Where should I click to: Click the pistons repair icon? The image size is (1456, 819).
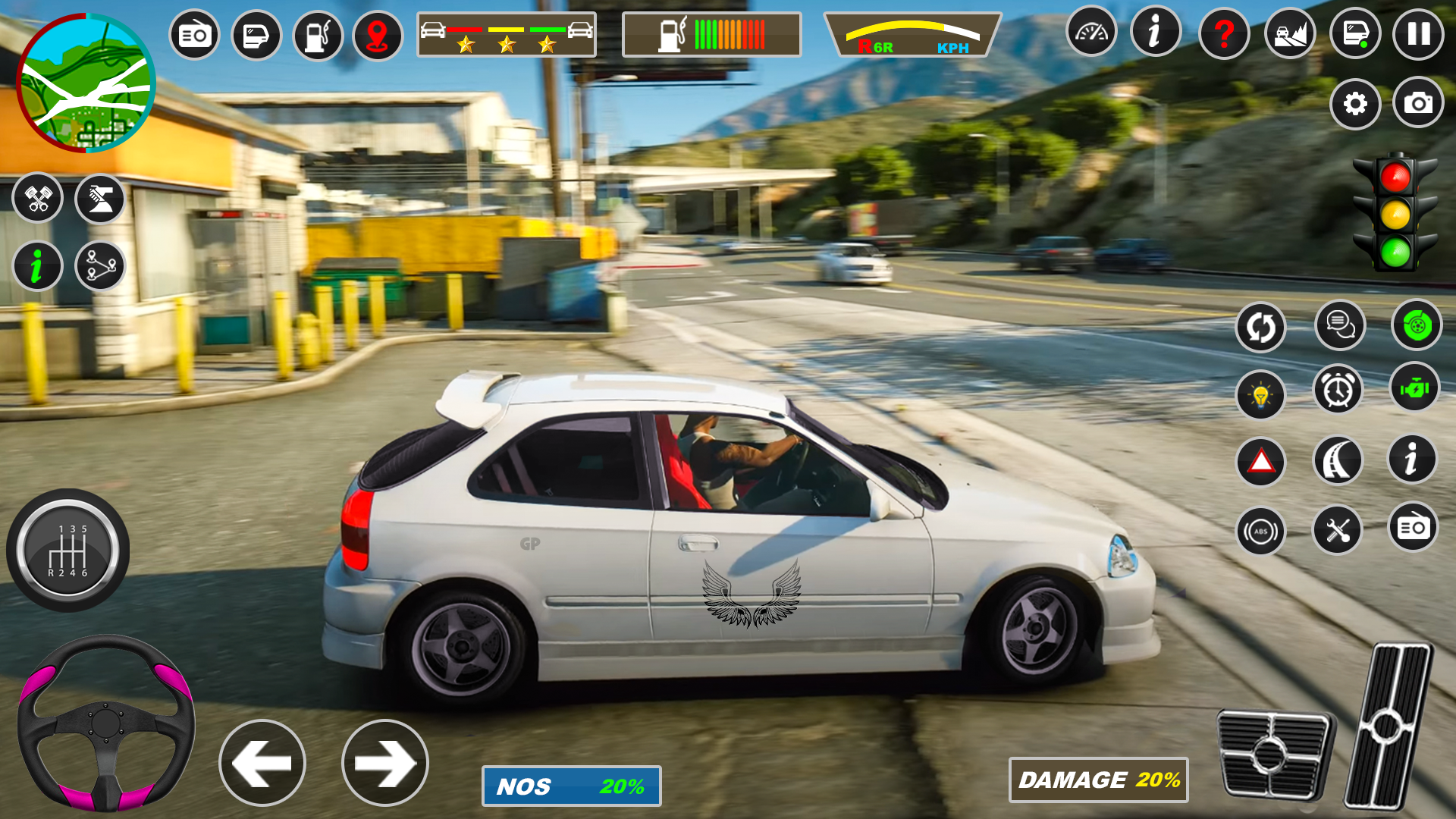click(38, 199)
